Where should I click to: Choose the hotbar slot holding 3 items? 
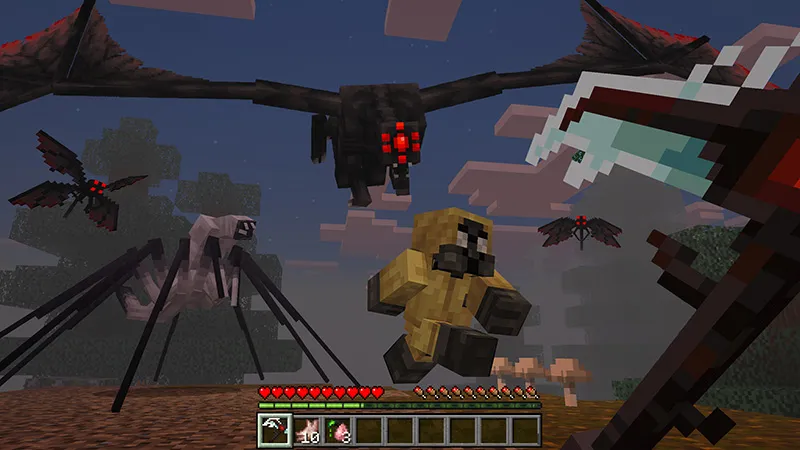tap(337, 431)
